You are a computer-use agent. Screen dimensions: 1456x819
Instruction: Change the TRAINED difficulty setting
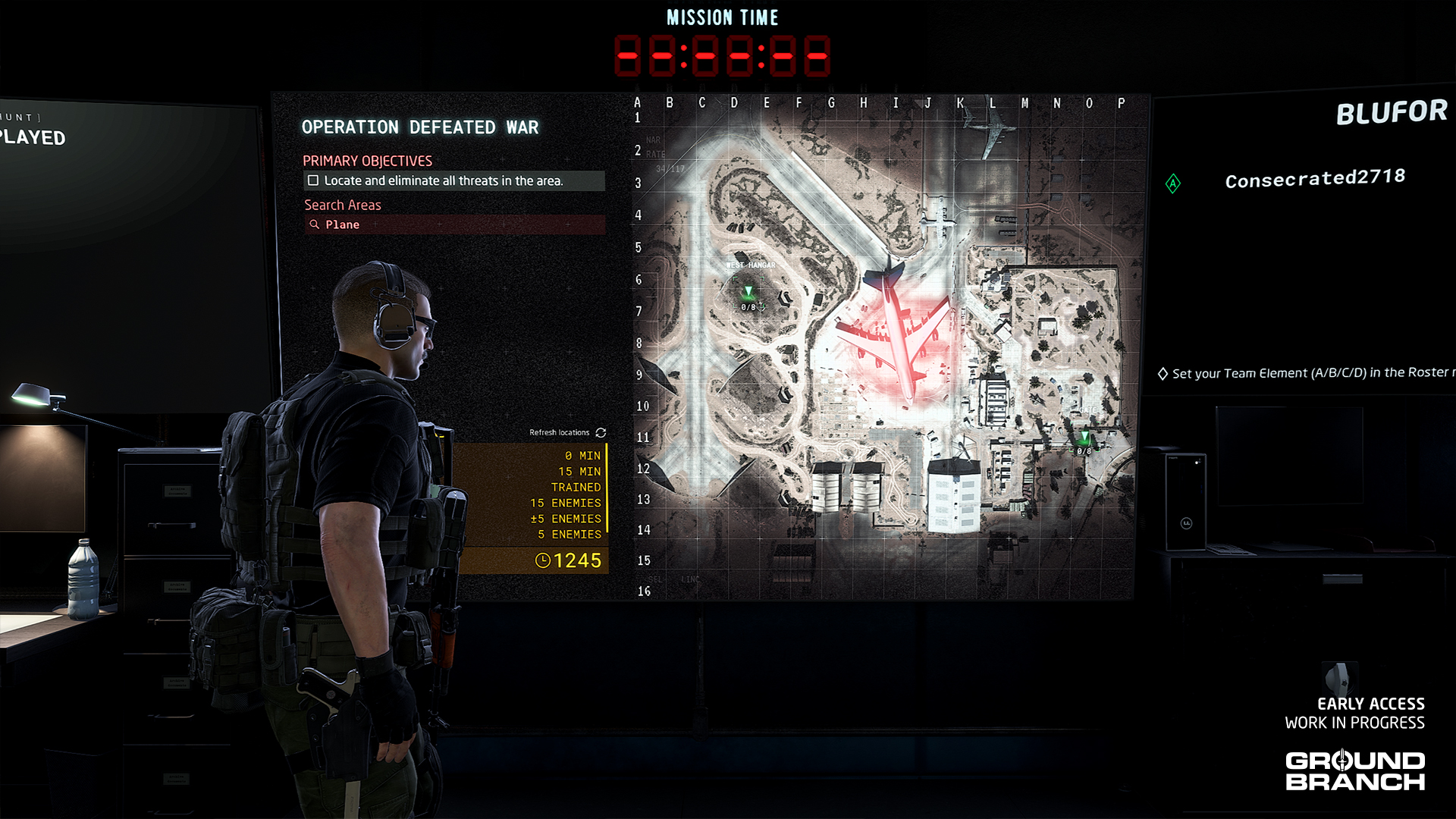tap(576, 488)
